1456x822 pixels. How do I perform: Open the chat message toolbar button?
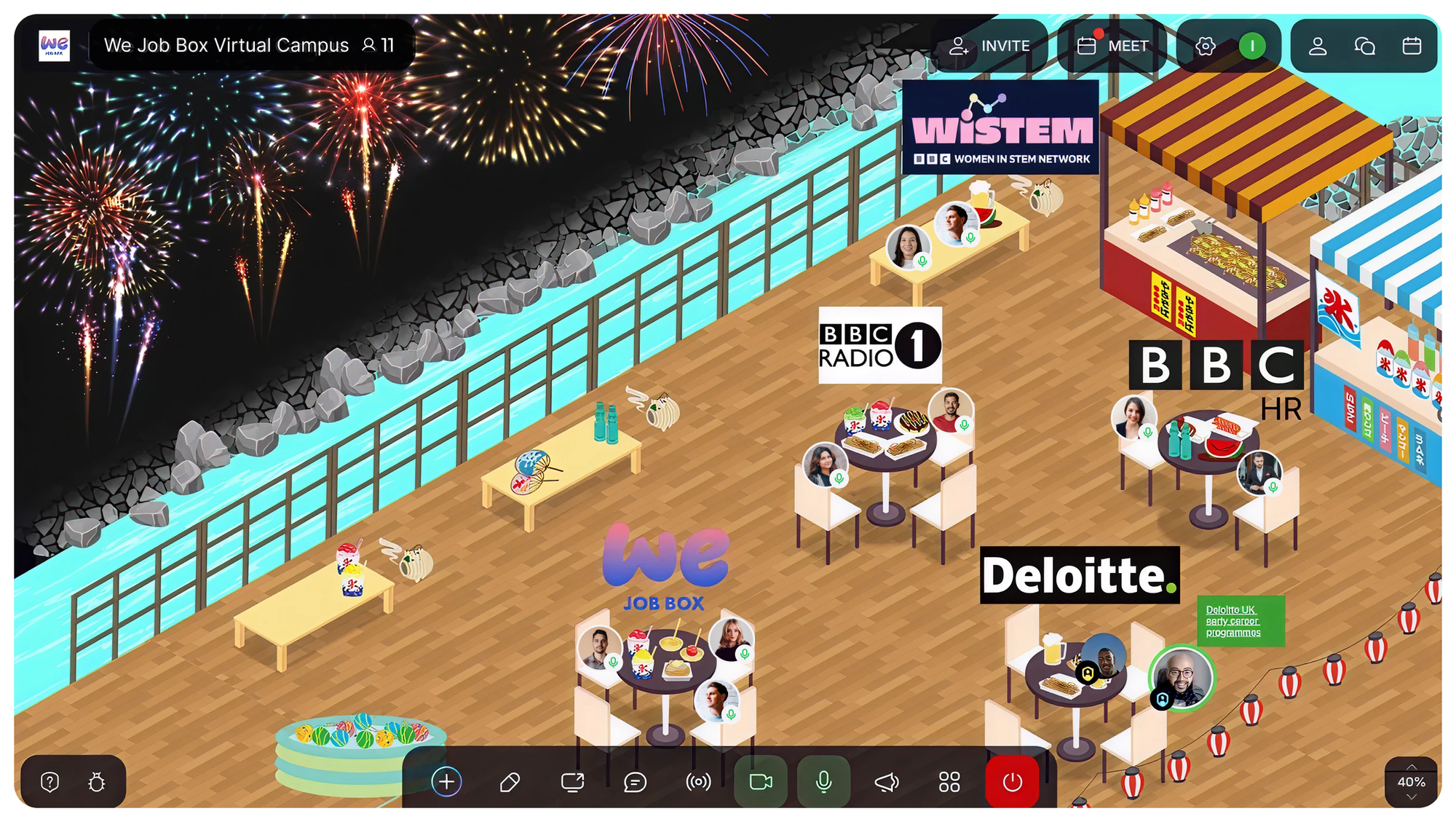(x=635, y=783)
